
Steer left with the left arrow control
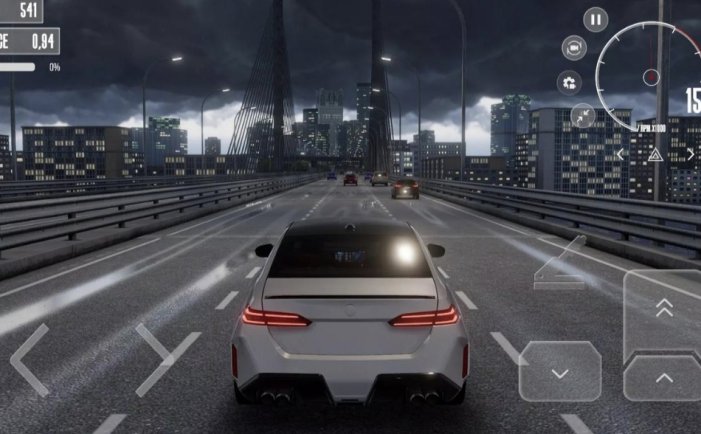pos(30,359)
